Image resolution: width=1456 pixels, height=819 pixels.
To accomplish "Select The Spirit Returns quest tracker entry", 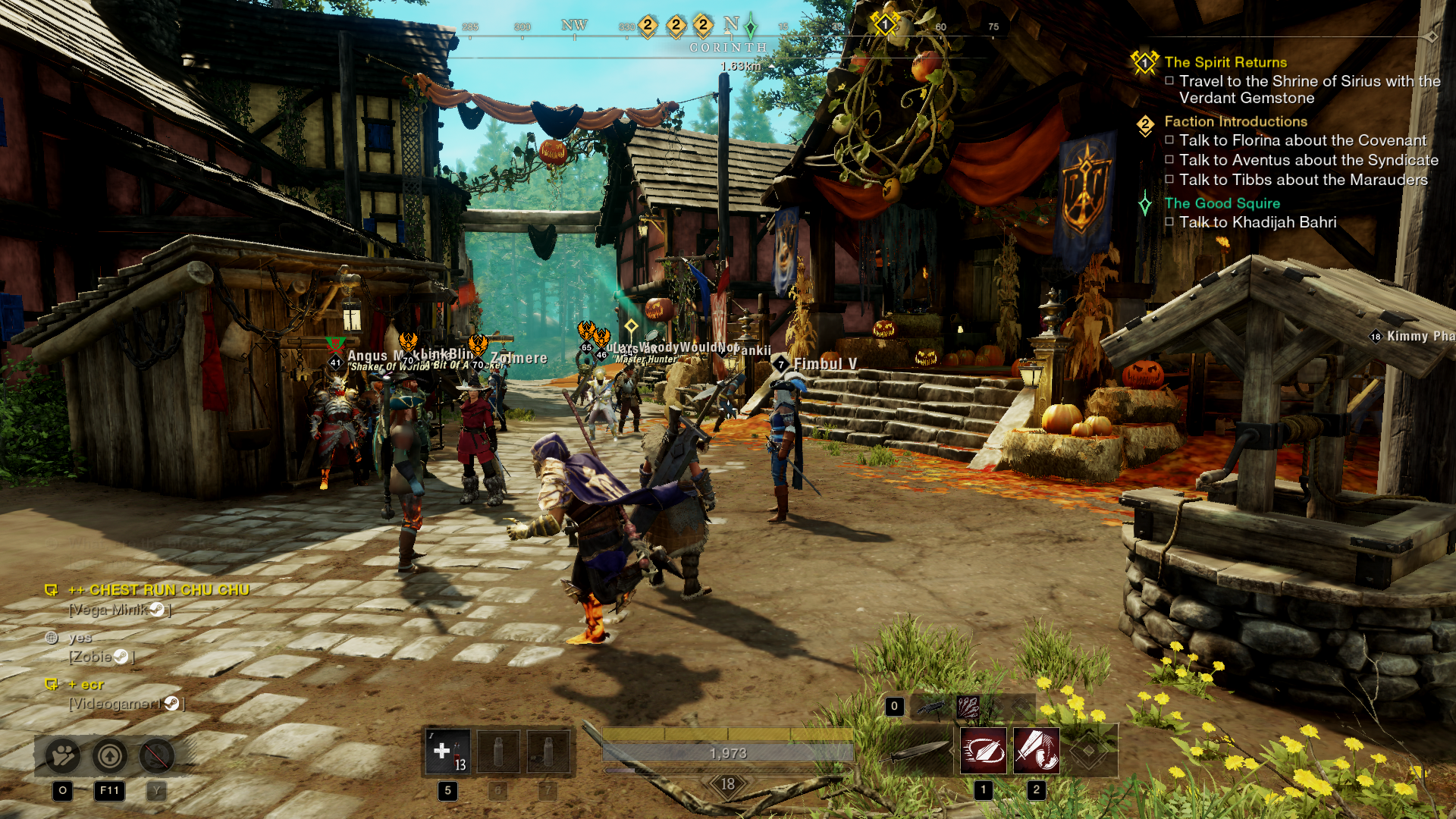I will [x=1225, y=62].
